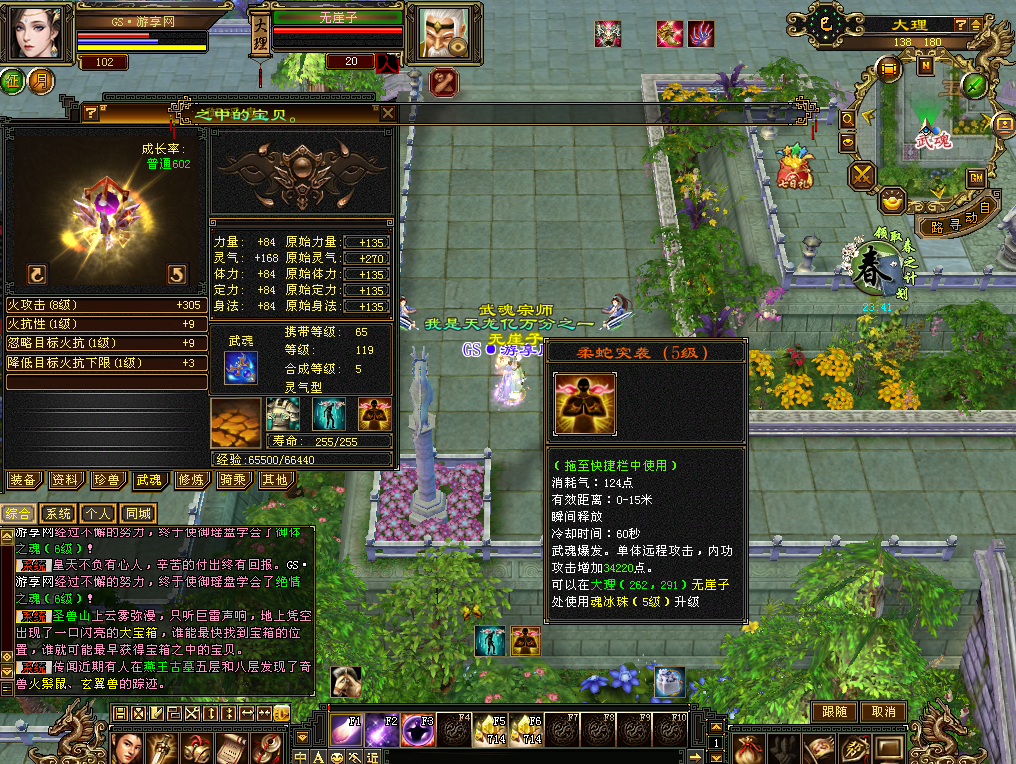Switch to the 装备 (Equipment) tab
The width and height of the screenshot is (1016, 764).
(23, 480)
